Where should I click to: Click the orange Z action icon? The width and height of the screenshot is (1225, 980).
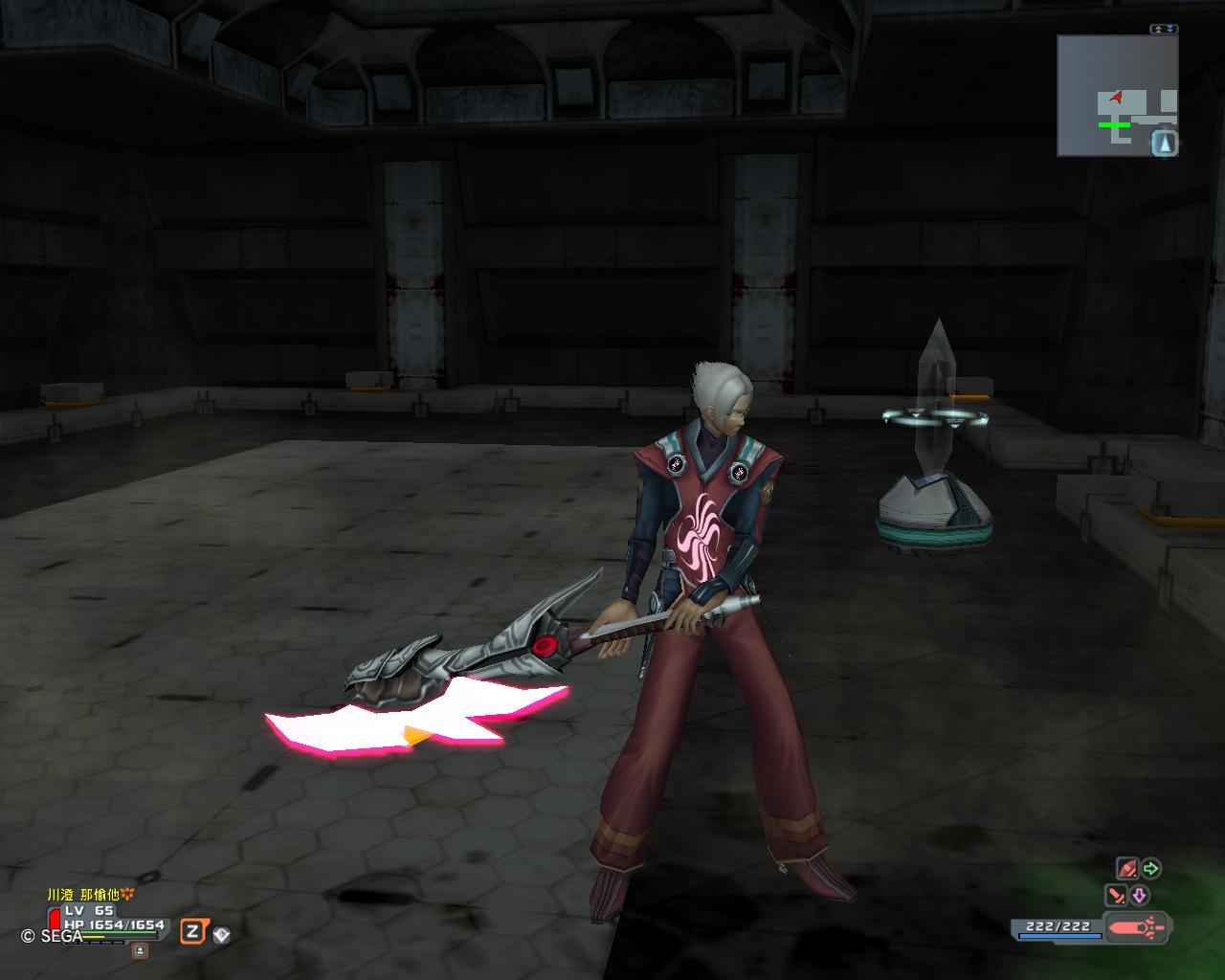tap(193, 931)
